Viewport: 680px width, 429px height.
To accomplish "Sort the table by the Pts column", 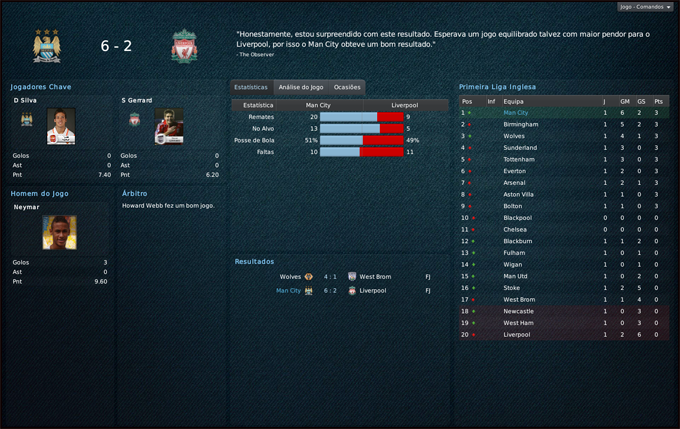I will 657,101.
